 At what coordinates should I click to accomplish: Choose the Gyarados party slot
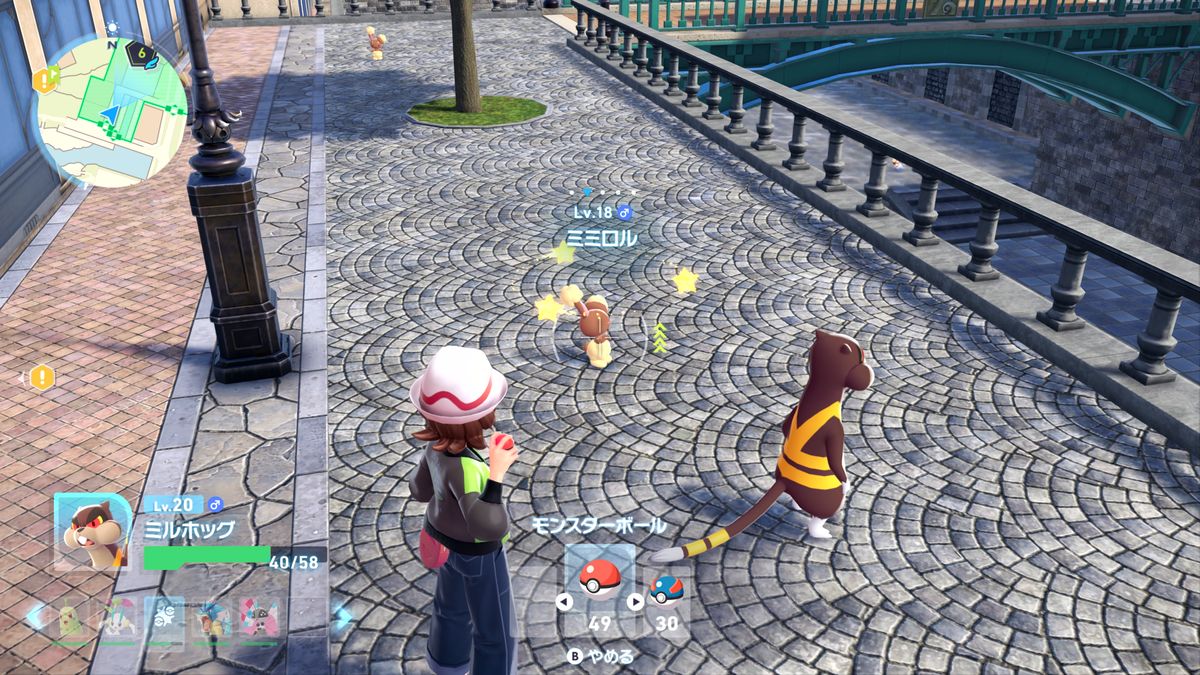(x=213, y=620)
